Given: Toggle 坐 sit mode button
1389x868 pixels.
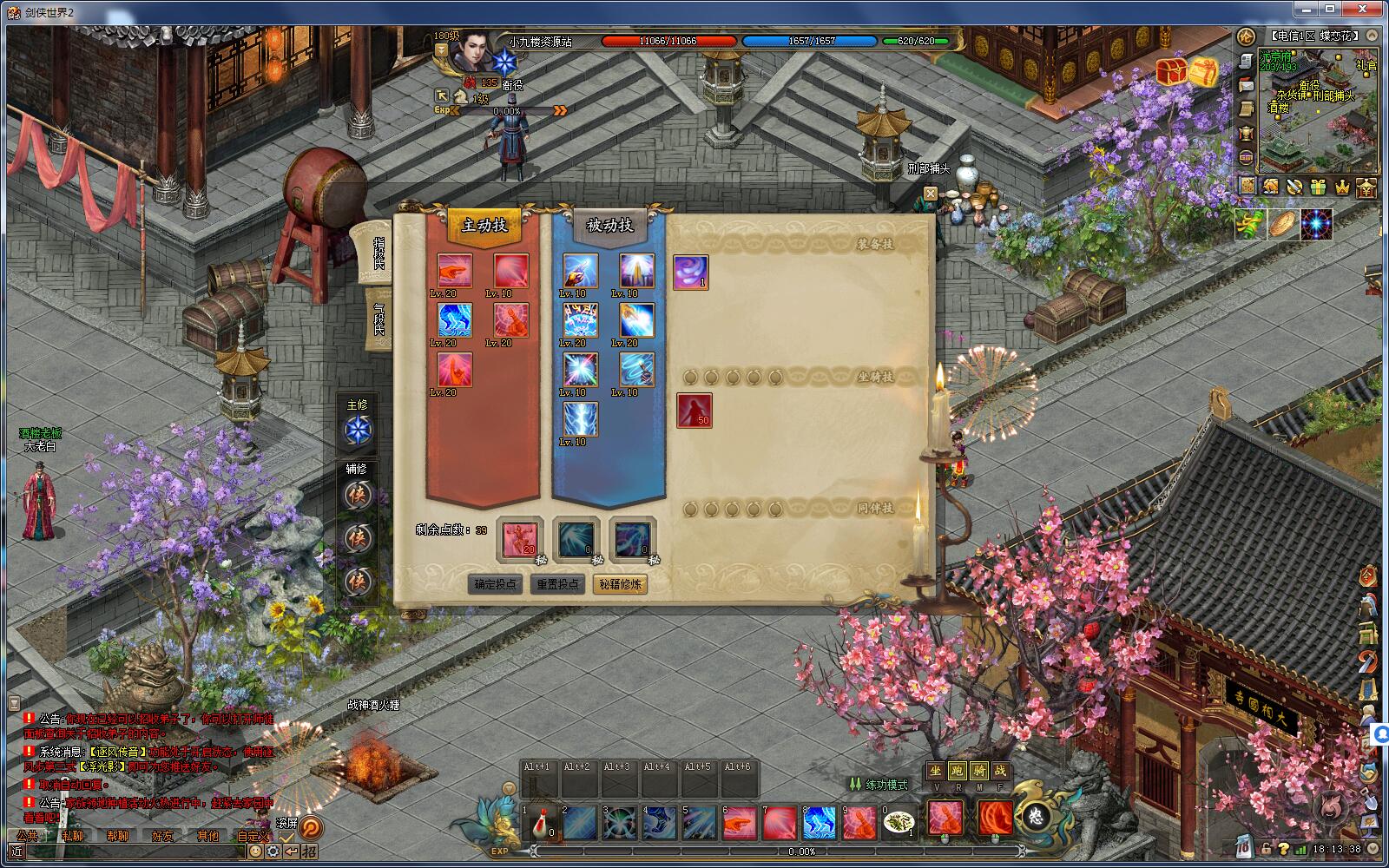Looking at the screenshot, I should (x=935, y=771).
